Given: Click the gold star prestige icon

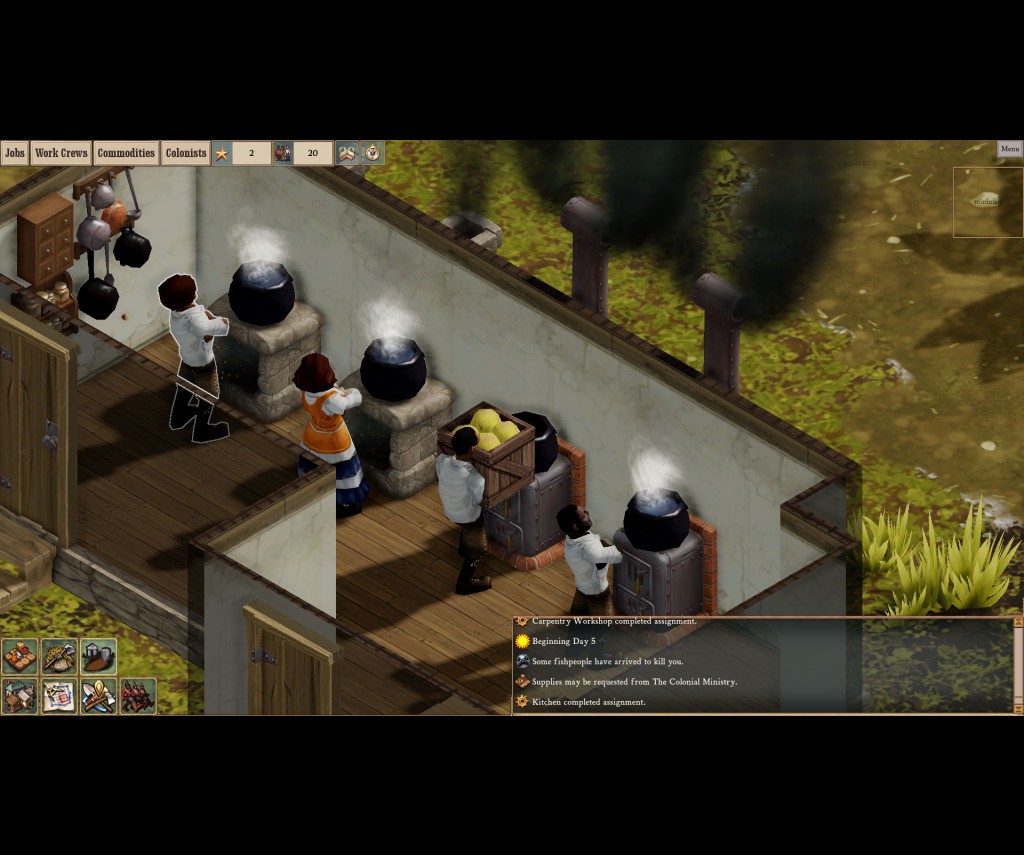Looking at the screenshot, I should point(222,153).
